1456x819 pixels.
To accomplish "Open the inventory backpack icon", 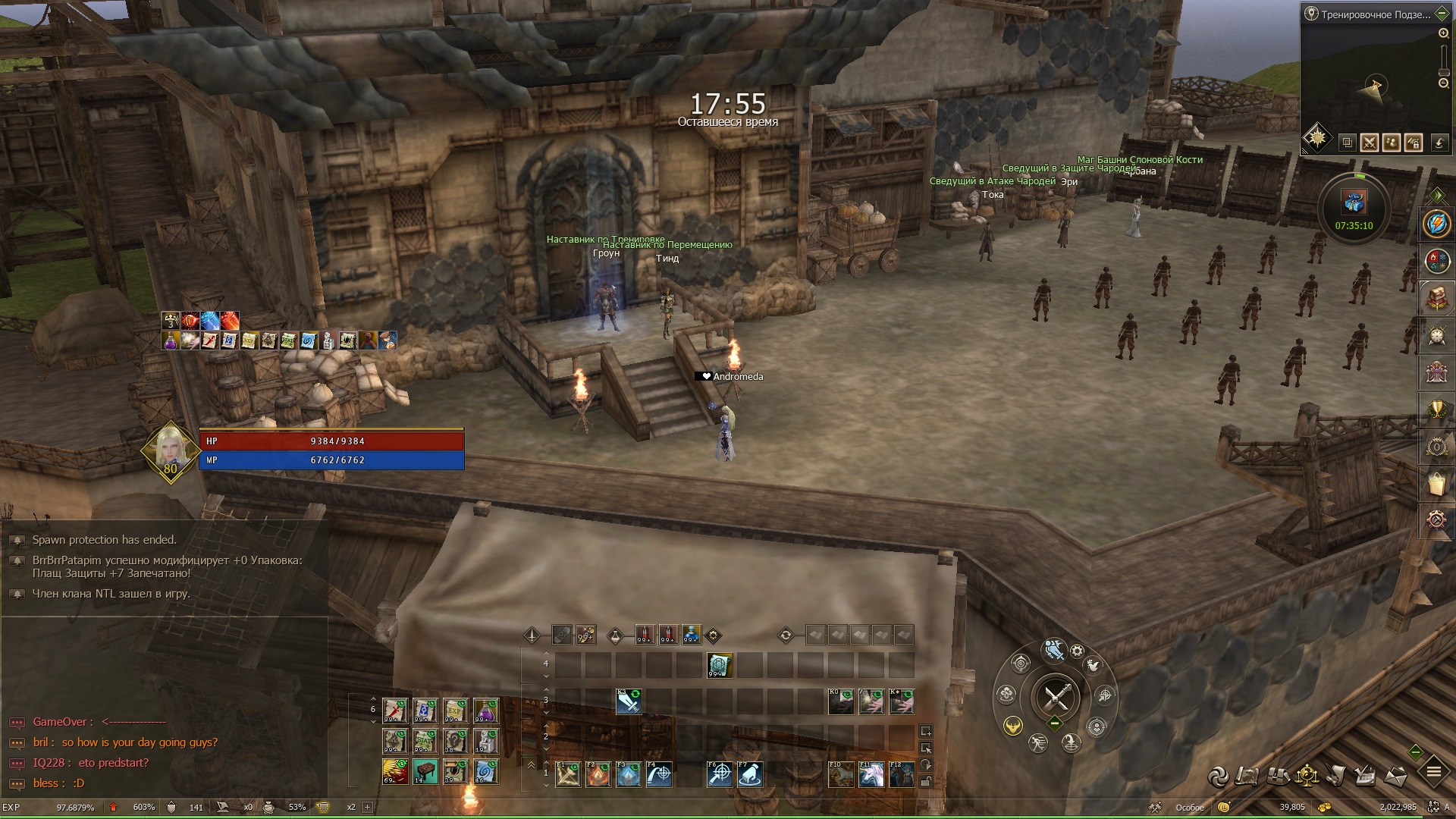I will (x=1277, y=776).
